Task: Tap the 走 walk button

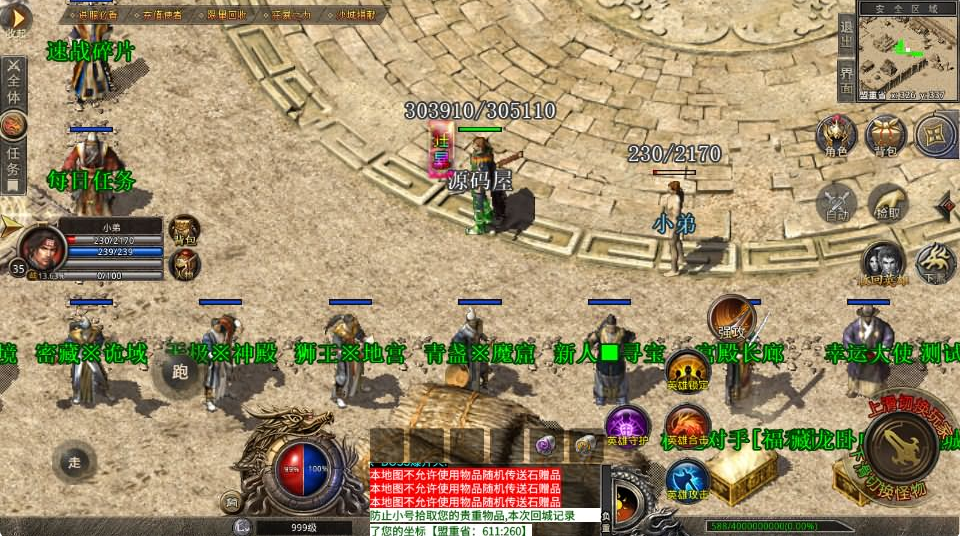Action: click(x=75, y=461)
